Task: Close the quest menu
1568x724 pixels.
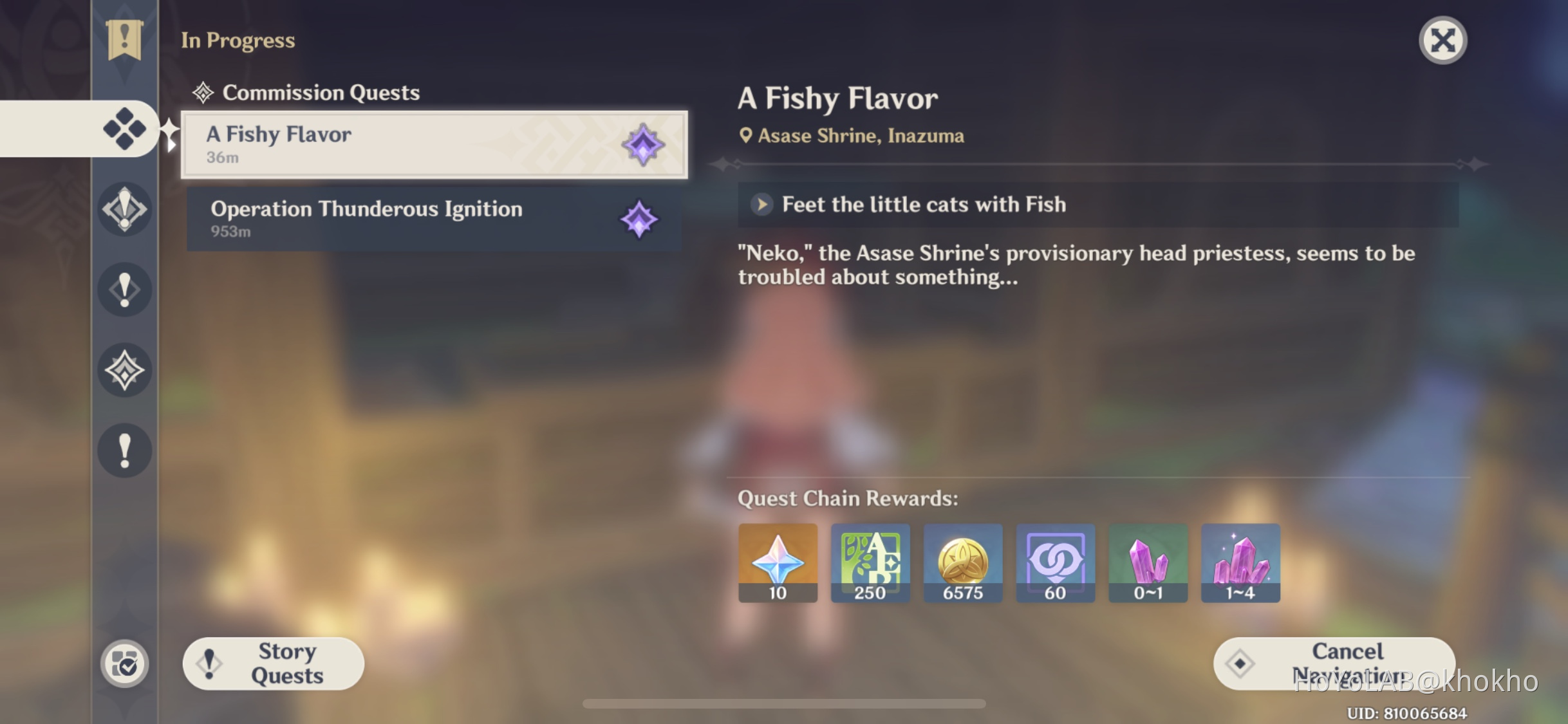Action: 1442,40
